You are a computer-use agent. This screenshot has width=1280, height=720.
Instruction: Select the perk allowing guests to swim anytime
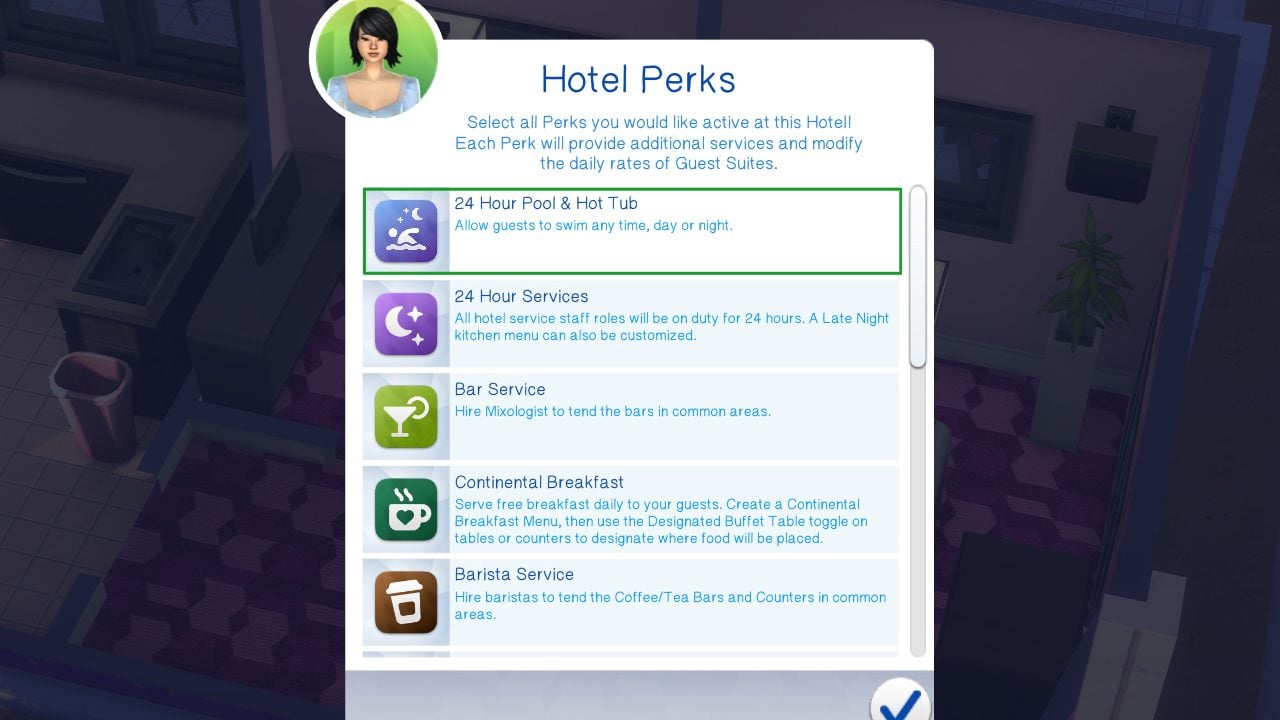click(630, 230)
